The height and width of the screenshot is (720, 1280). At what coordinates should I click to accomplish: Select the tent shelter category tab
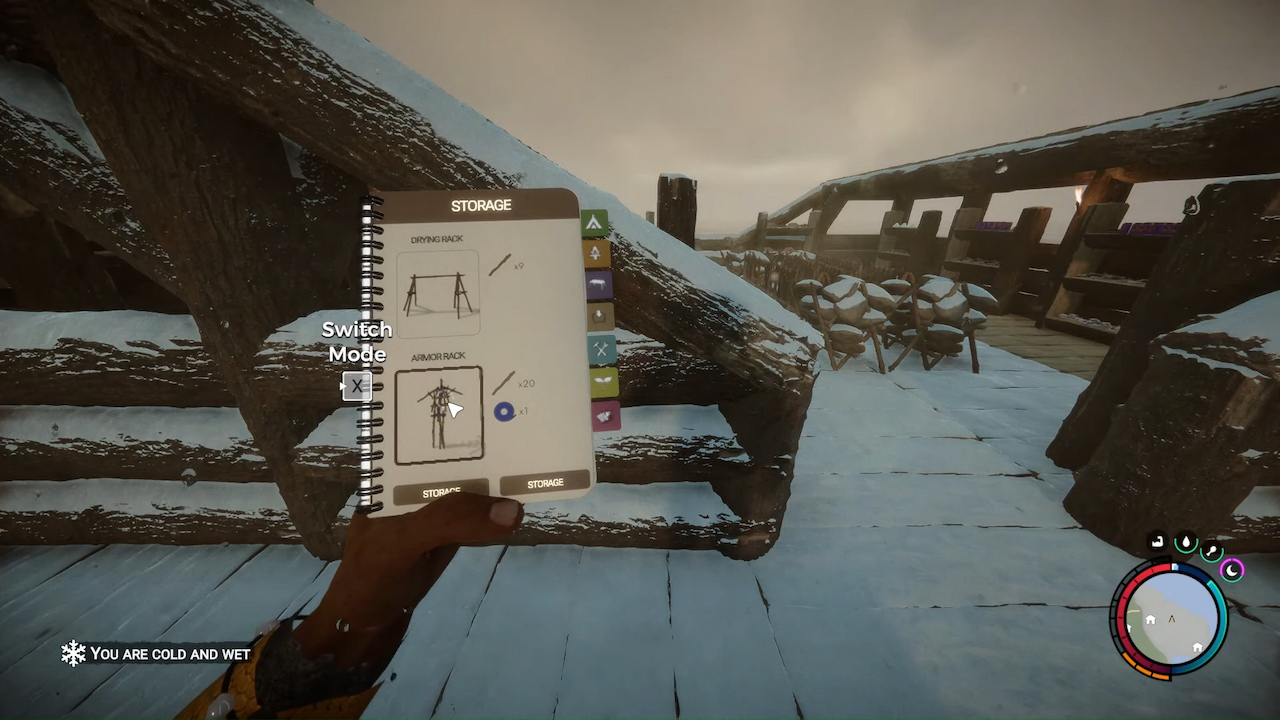(596, 221)
